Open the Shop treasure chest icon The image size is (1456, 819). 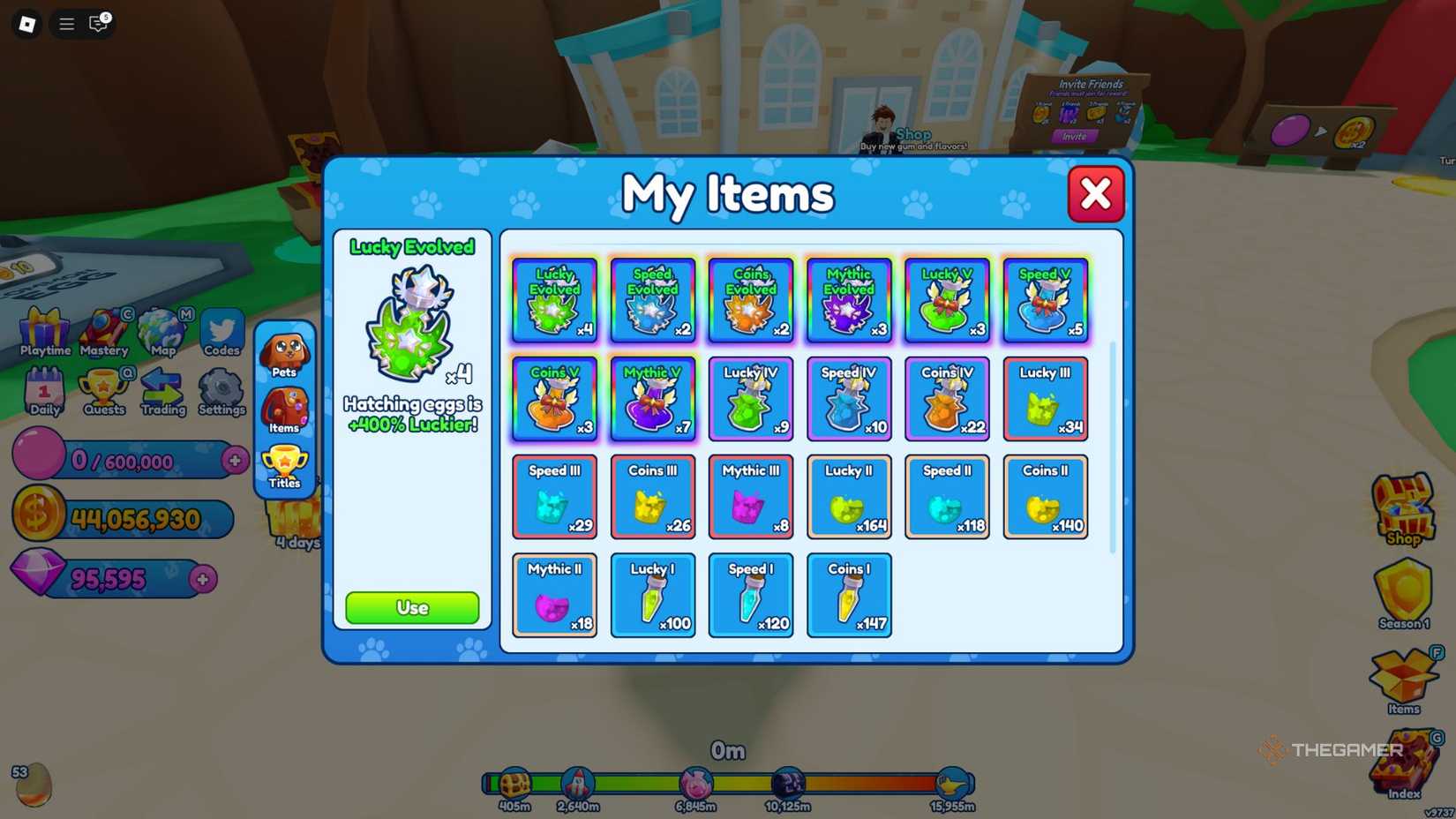tap(1402, 503)
